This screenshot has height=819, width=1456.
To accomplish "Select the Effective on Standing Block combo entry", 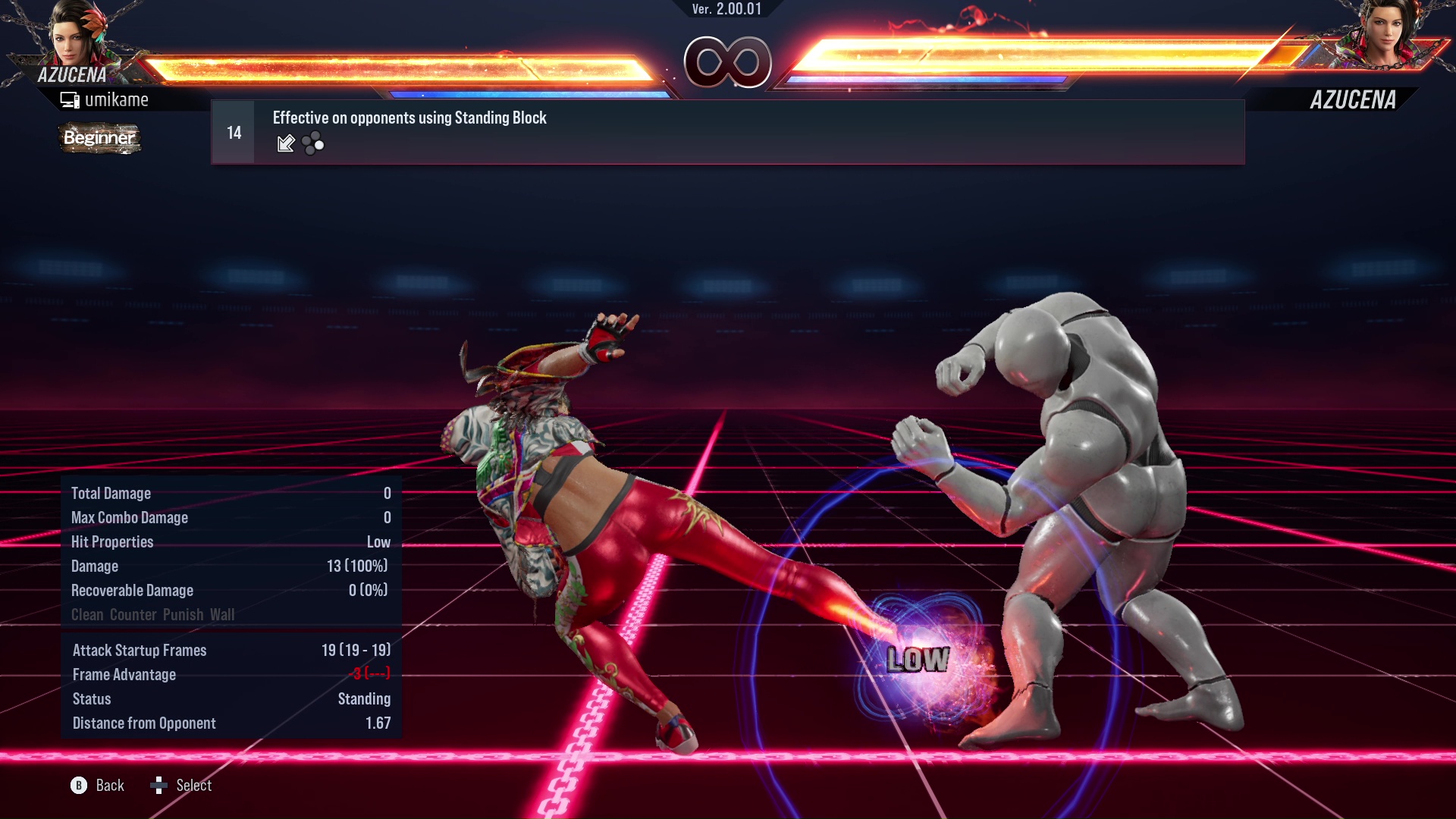I will 409,118.
